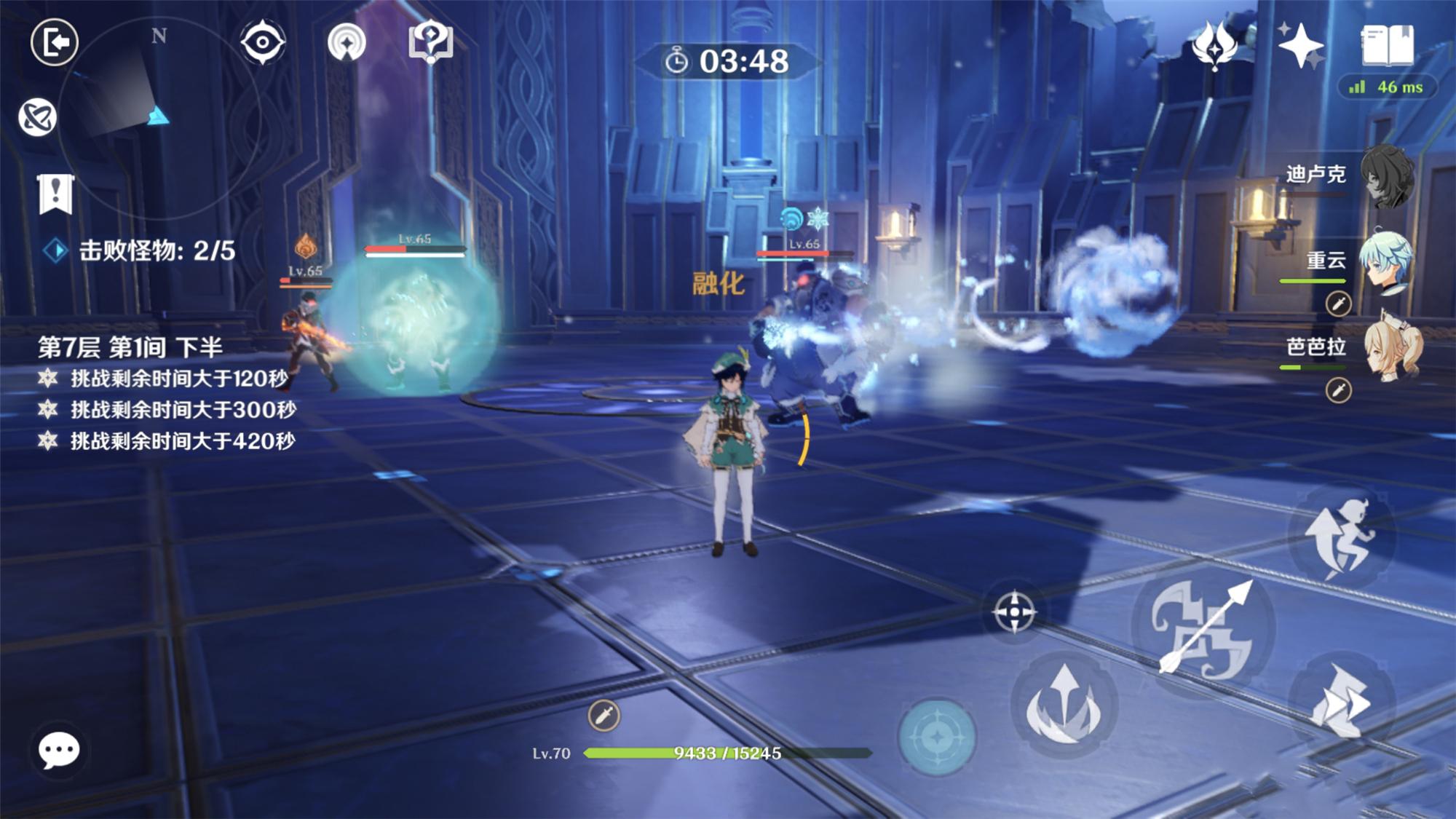
Task: Open the question-mark tutorial icon
Action: tap(431, 42)
